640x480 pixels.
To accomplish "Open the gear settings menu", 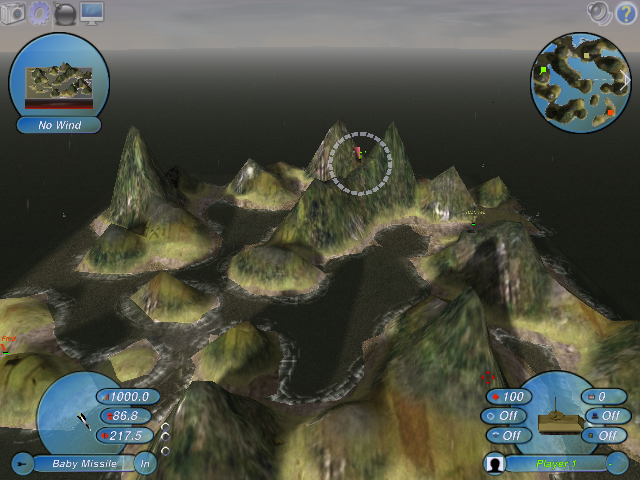I will click(39, 13).
